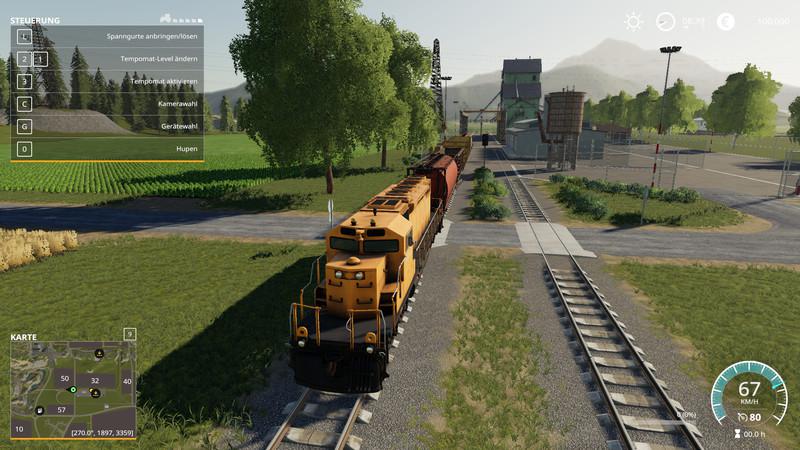Select field 10 on the minimap

(19, 428)
